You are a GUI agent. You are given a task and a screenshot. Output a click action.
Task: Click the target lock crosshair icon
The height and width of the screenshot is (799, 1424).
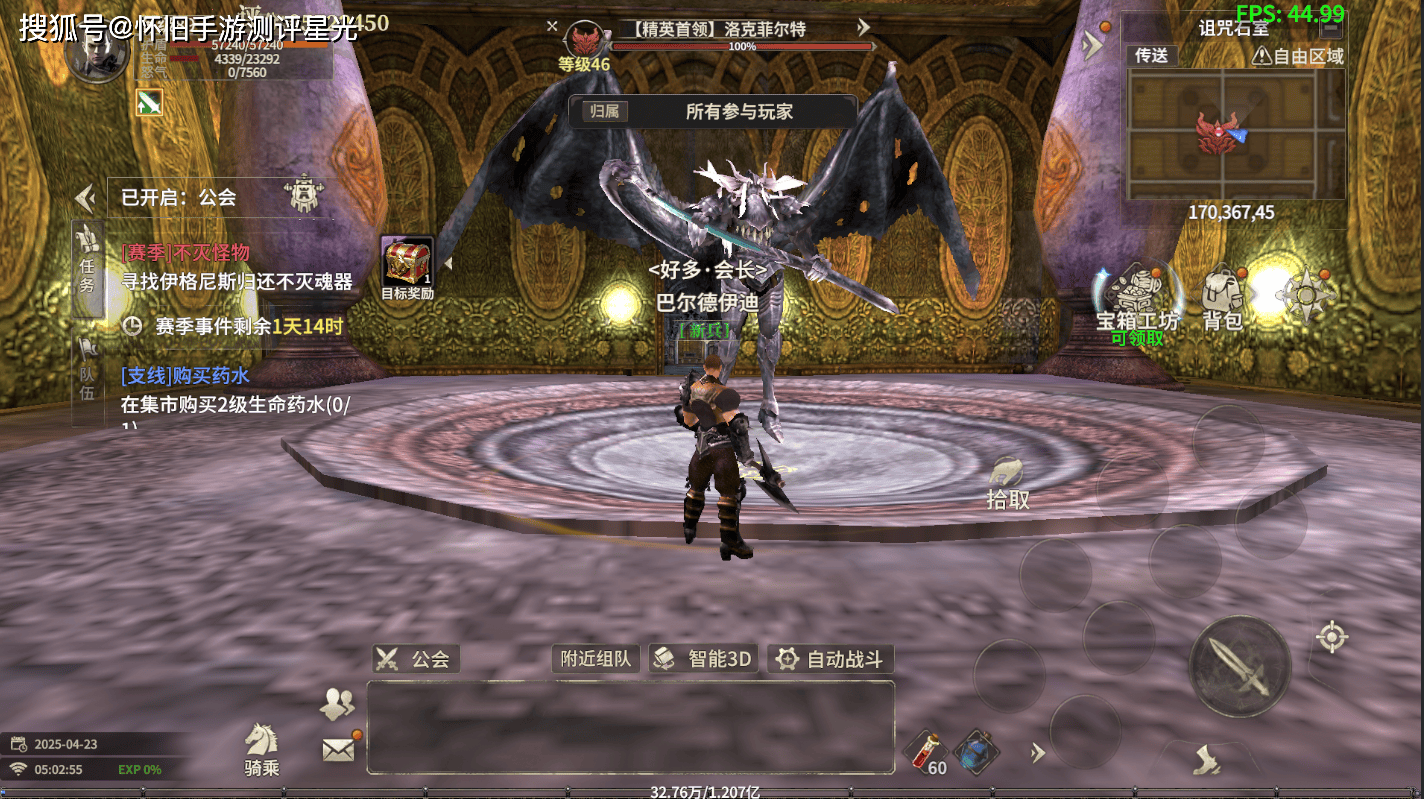tap(1331, 637)
